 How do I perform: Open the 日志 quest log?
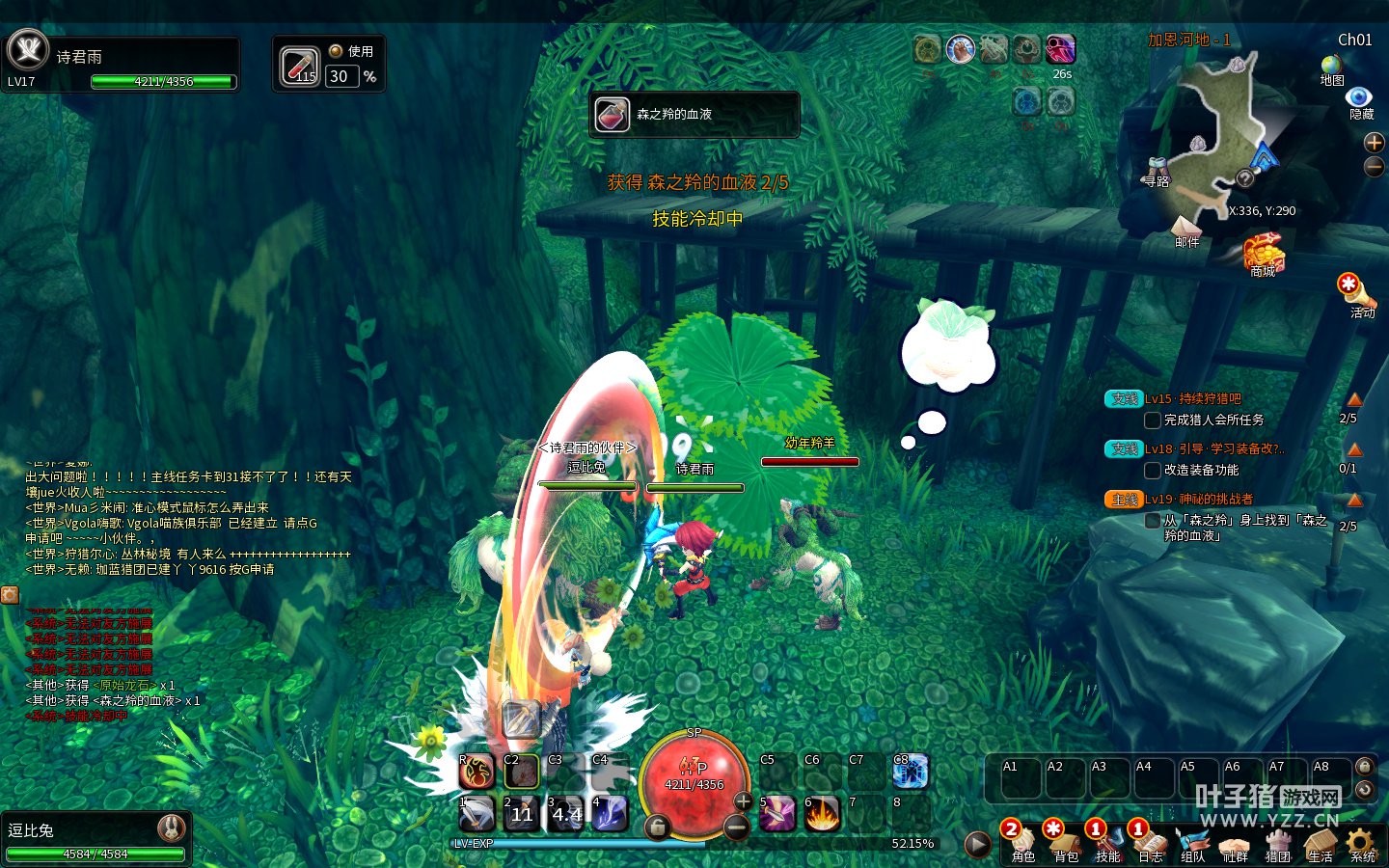tap(1150, 842)
